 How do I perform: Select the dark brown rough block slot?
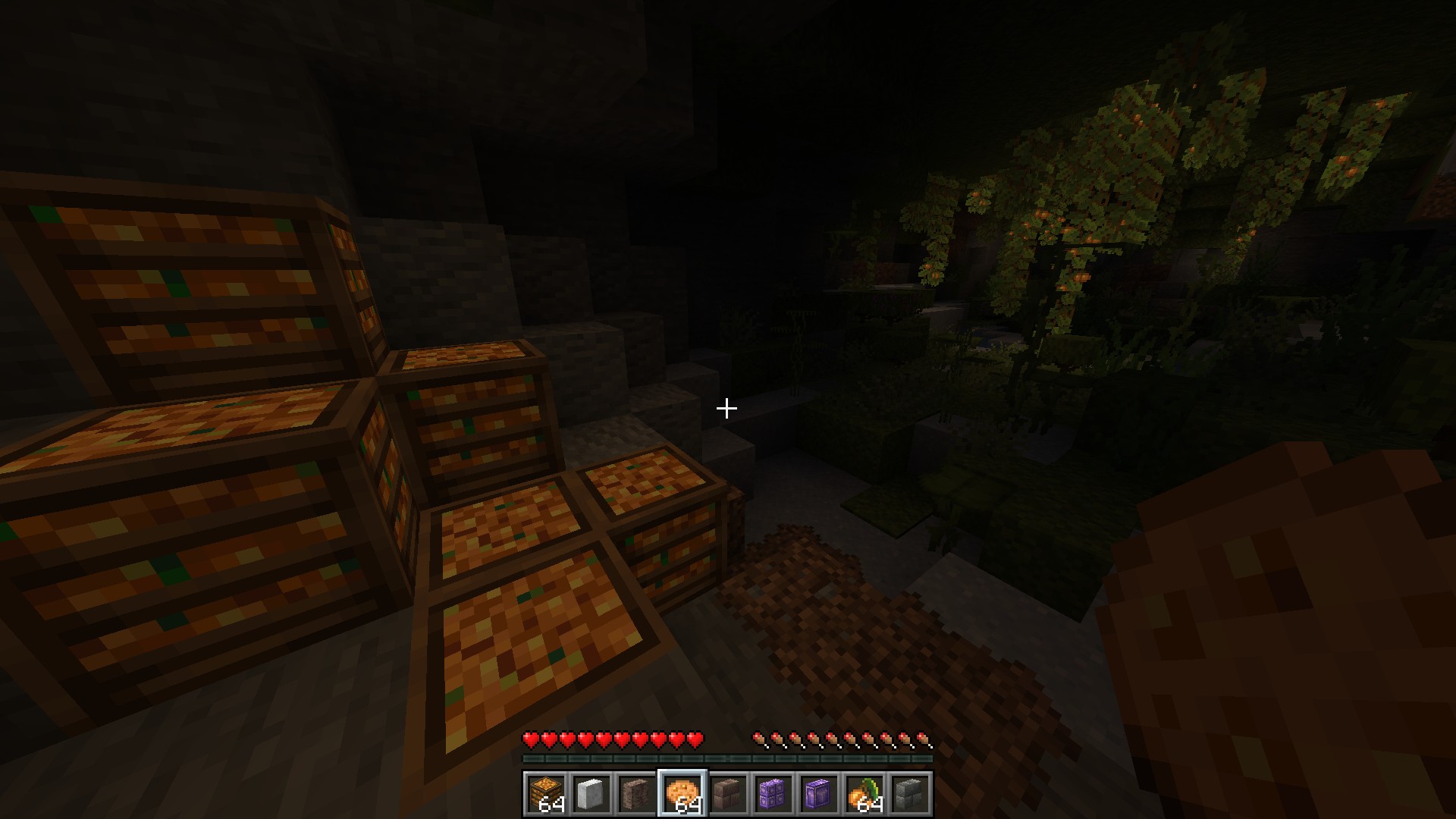(x=637, y=794)
